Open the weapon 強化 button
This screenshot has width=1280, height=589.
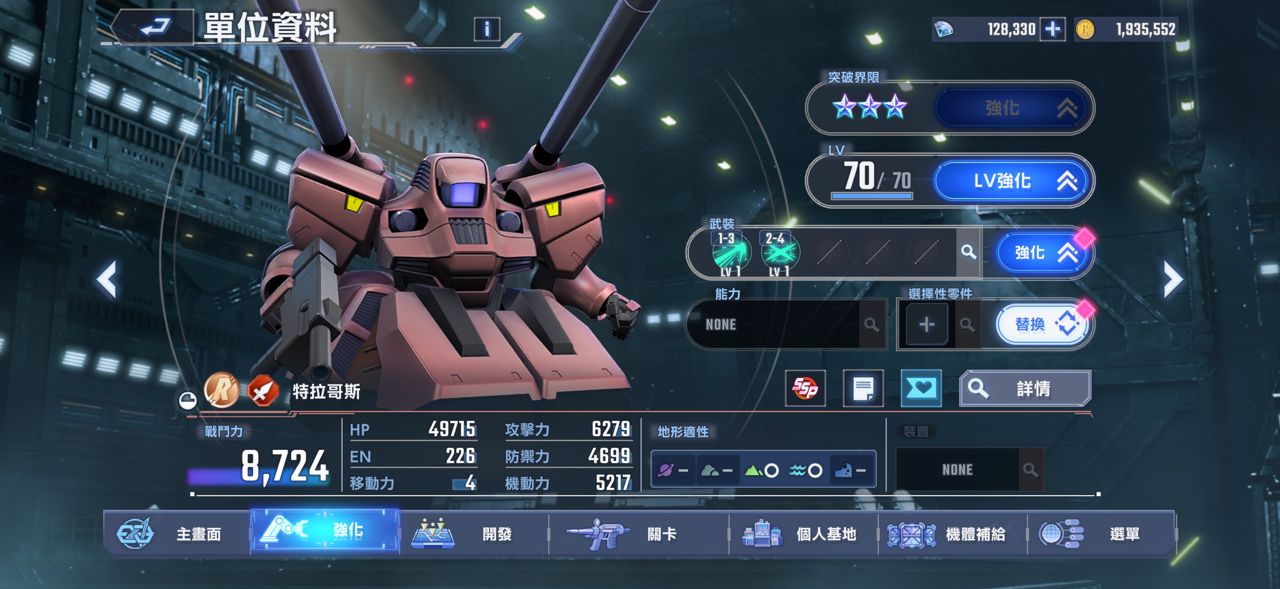[1042, 253]
